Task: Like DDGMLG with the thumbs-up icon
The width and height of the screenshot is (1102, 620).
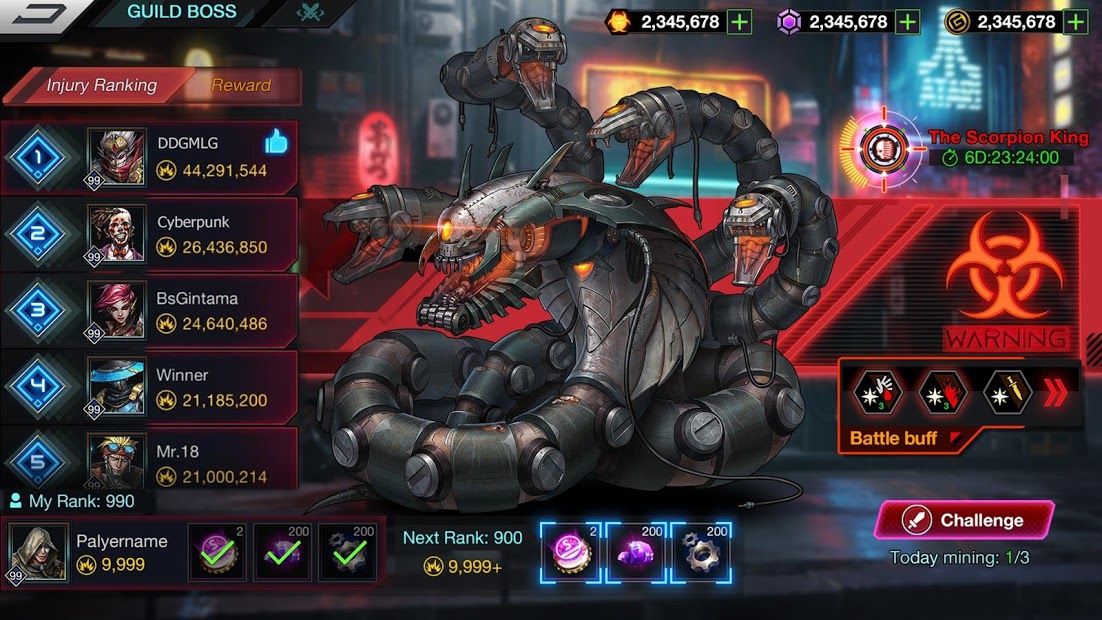Action: click(276, 143)
